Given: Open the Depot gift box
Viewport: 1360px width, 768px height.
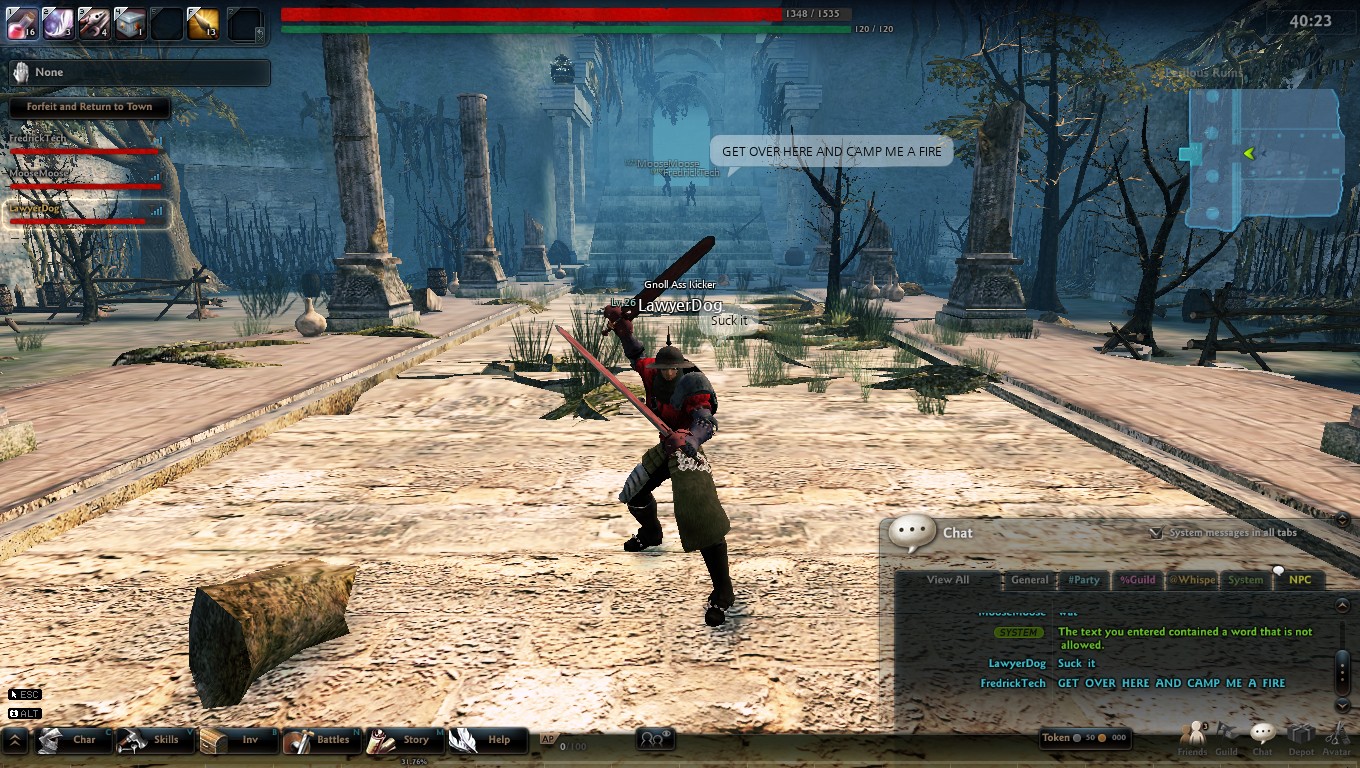Looking at the screenshot, I should point(1301,737).
